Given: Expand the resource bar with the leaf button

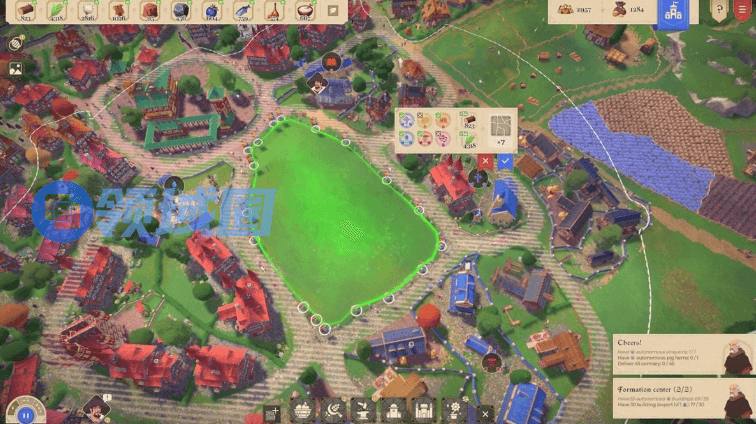Looking at the screenshot, I should (x=334, y=10).
